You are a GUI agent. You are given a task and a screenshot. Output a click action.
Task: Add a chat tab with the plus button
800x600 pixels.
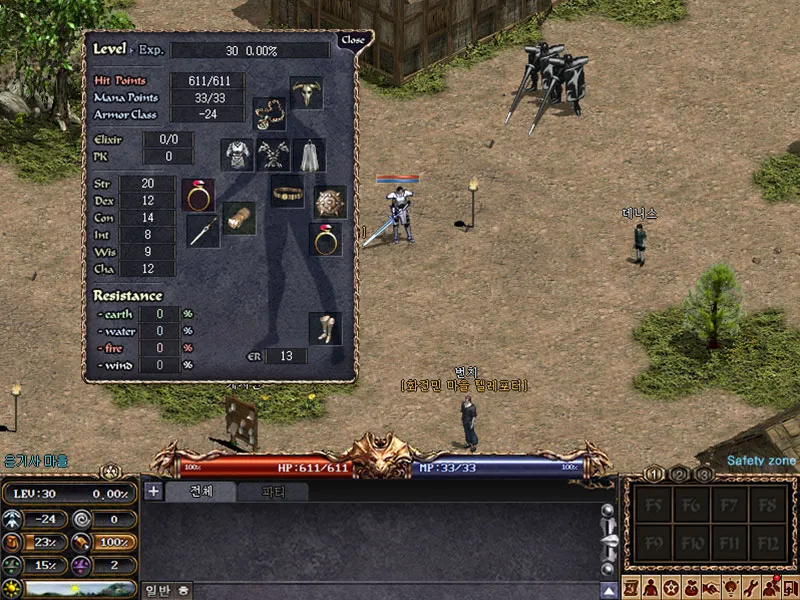point(153,490)
